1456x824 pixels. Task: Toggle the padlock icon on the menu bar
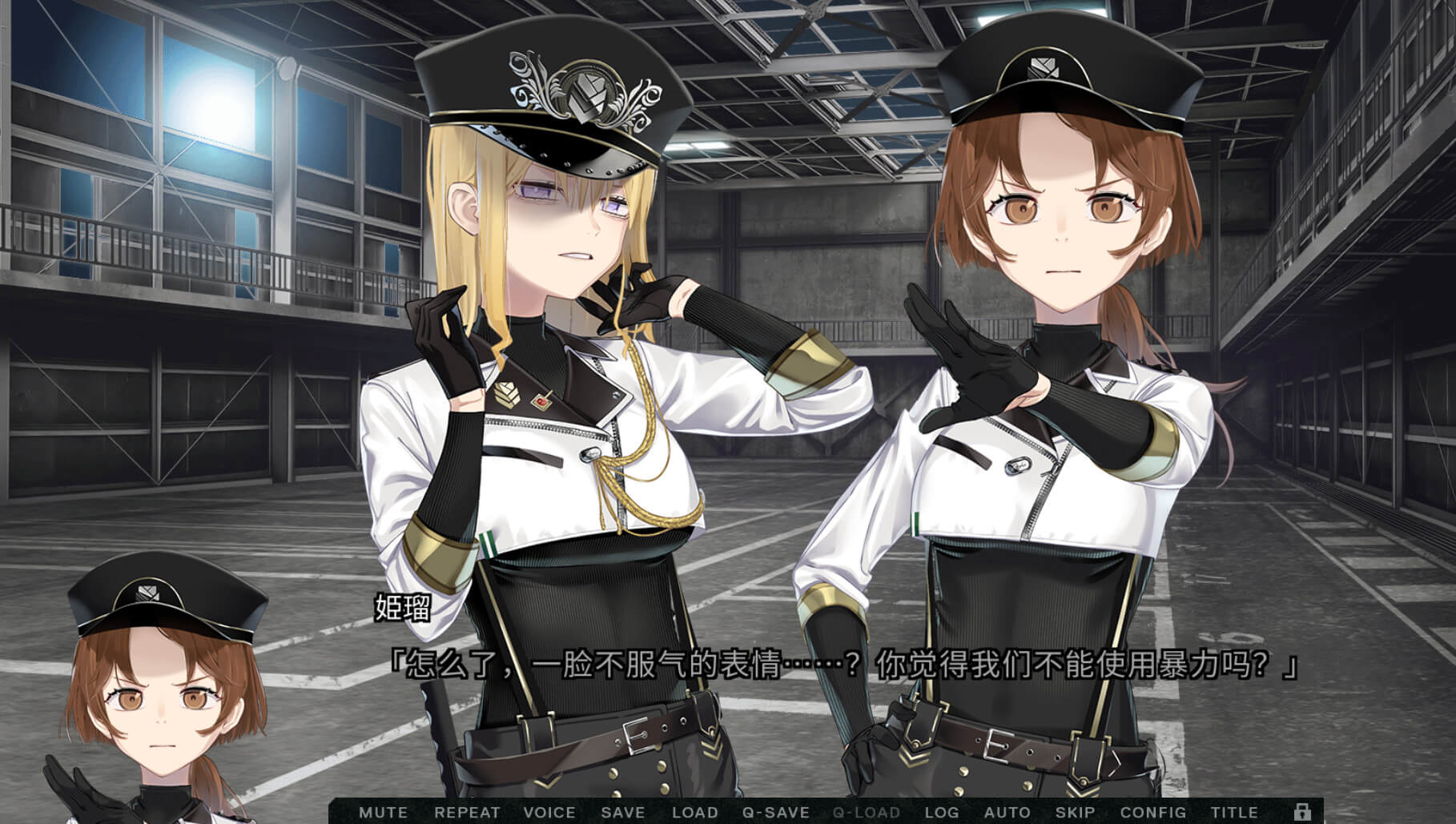(1302, 810)
